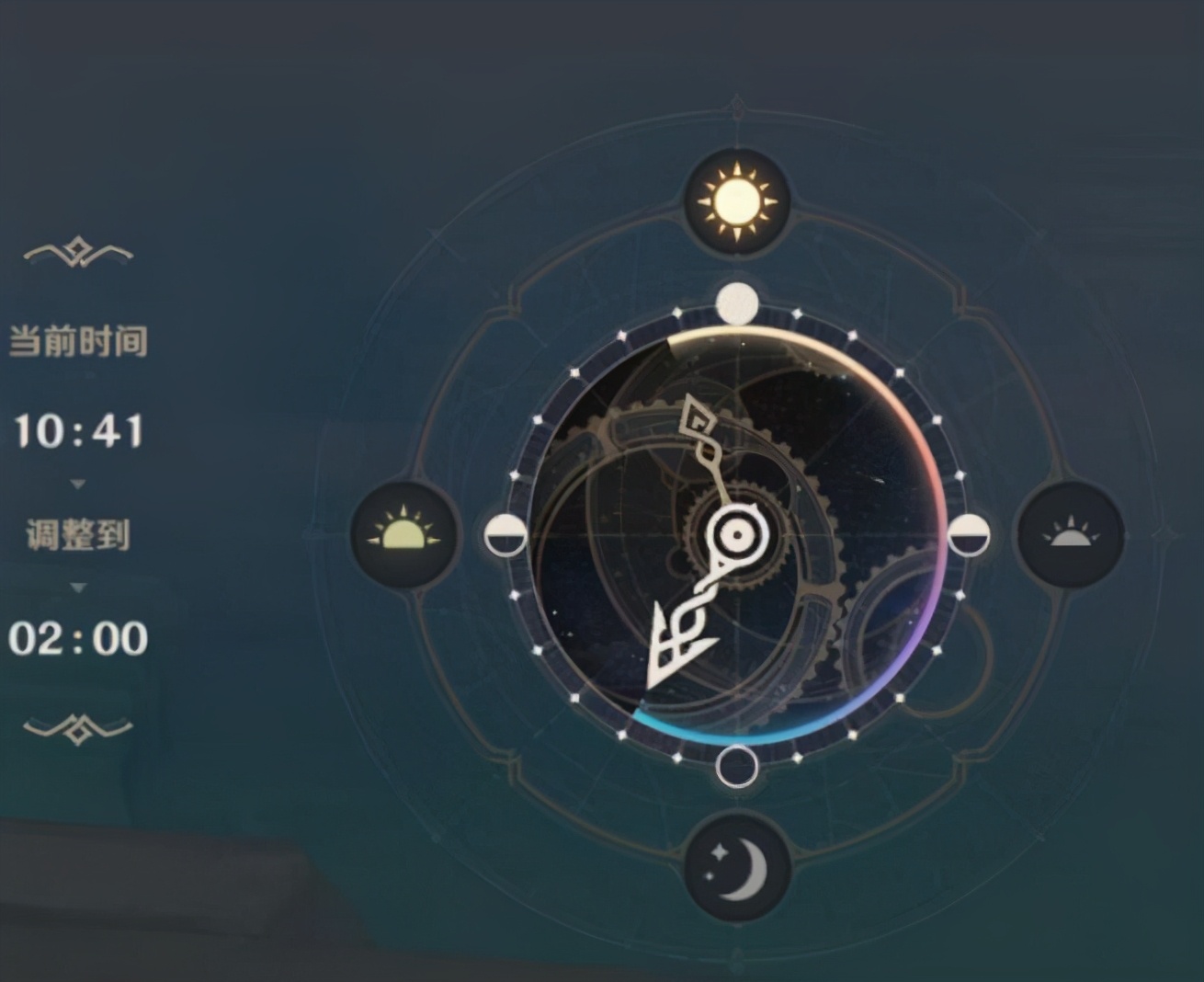Viewport: 1204px width, 982px height.
Task: Click the hollow ring dial marker
Action: click(737, 766)
